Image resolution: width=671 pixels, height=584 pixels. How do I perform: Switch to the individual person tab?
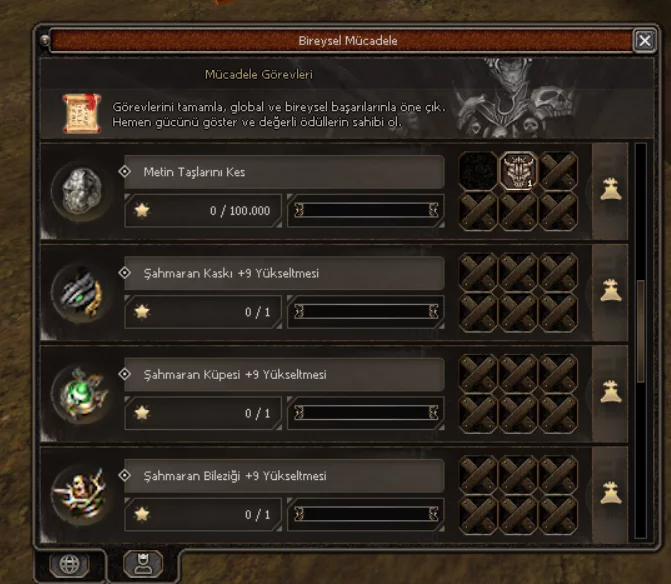(142, 564)
